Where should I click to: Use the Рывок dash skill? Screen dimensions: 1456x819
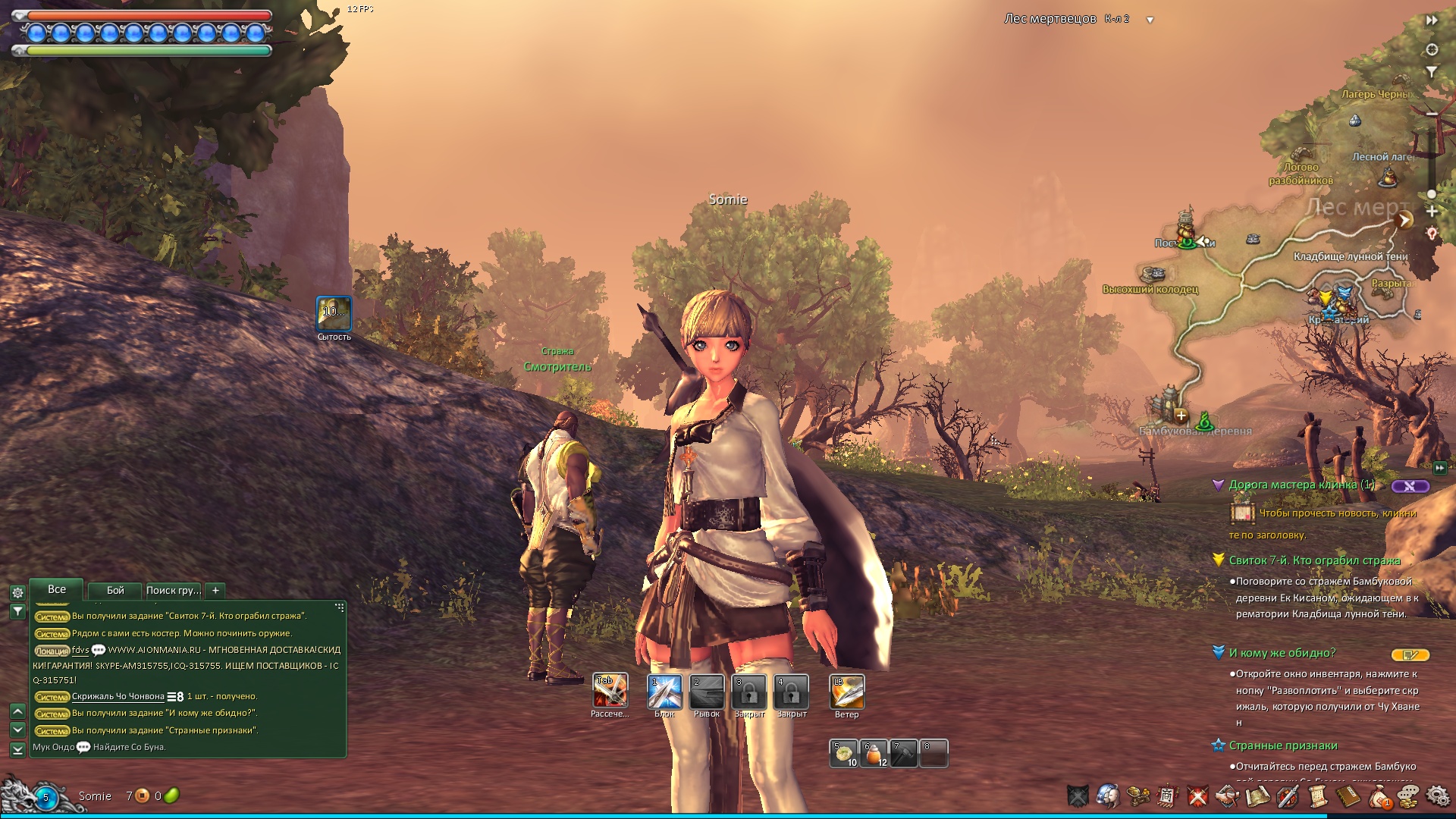coord(707,692)
